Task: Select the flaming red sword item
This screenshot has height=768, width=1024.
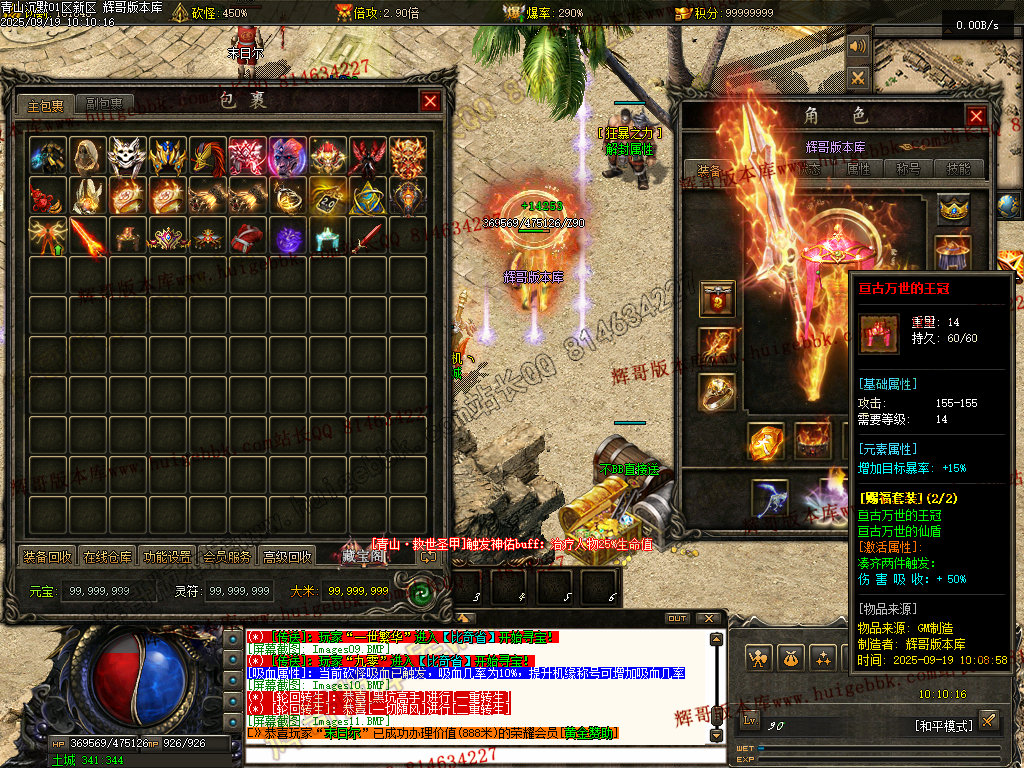Action: click(x=87, y=237)
